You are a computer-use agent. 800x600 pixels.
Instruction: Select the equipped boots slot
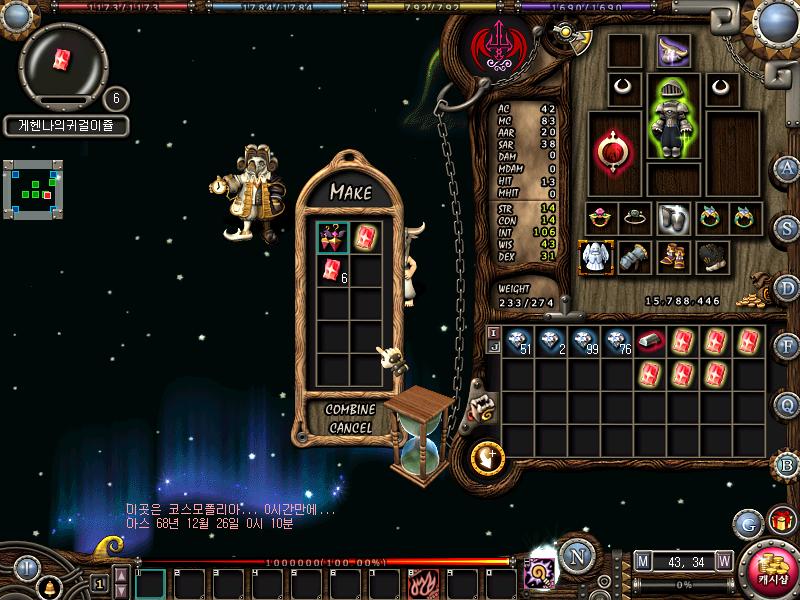(x=672, y=256)
